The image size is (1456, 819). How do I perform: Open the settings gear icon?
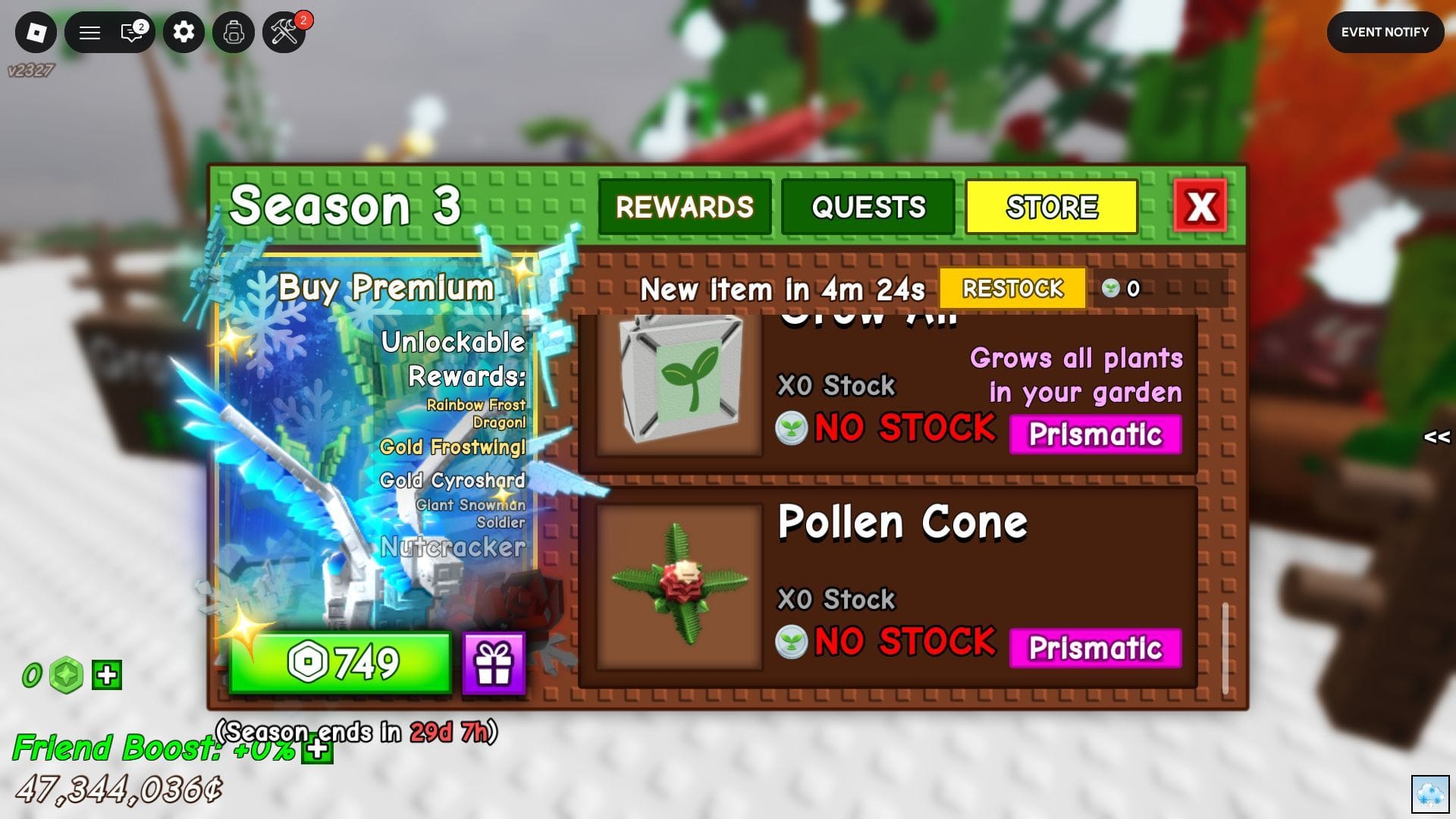pyautogui.click(x=184, y=33)
